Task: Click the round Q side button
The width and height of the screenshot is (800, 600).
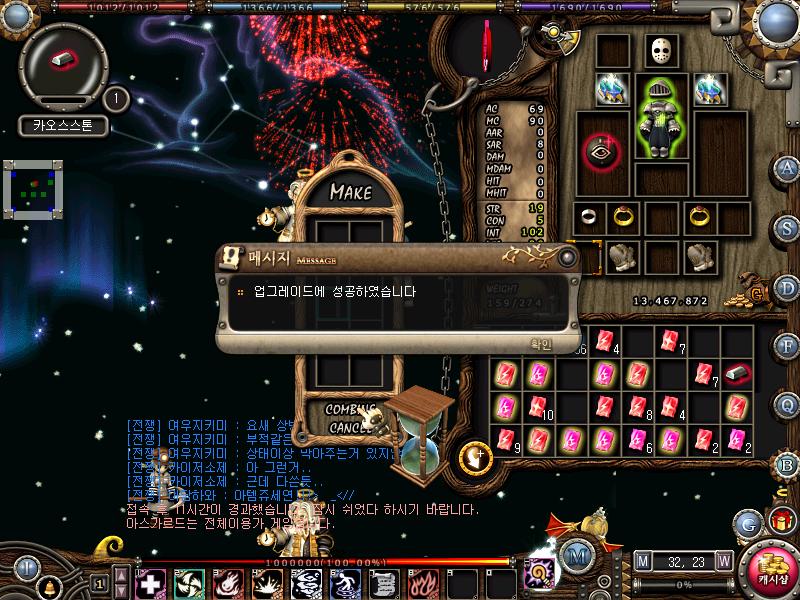Action: point(788,404)
